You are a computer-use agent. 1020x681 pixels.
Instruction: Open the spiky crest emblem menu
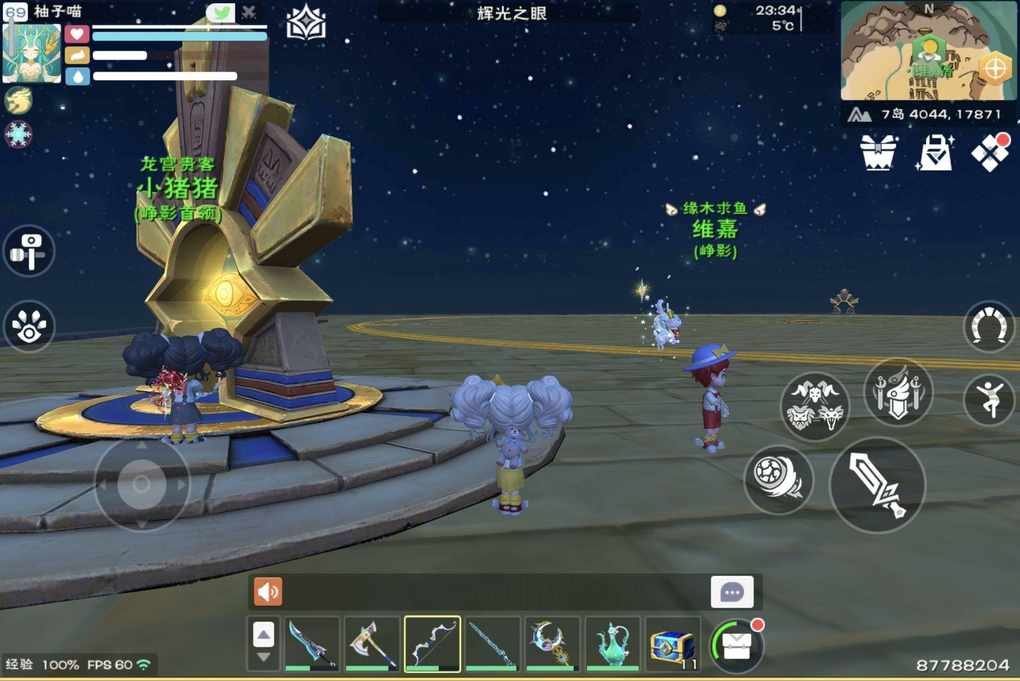coord(306,23)
